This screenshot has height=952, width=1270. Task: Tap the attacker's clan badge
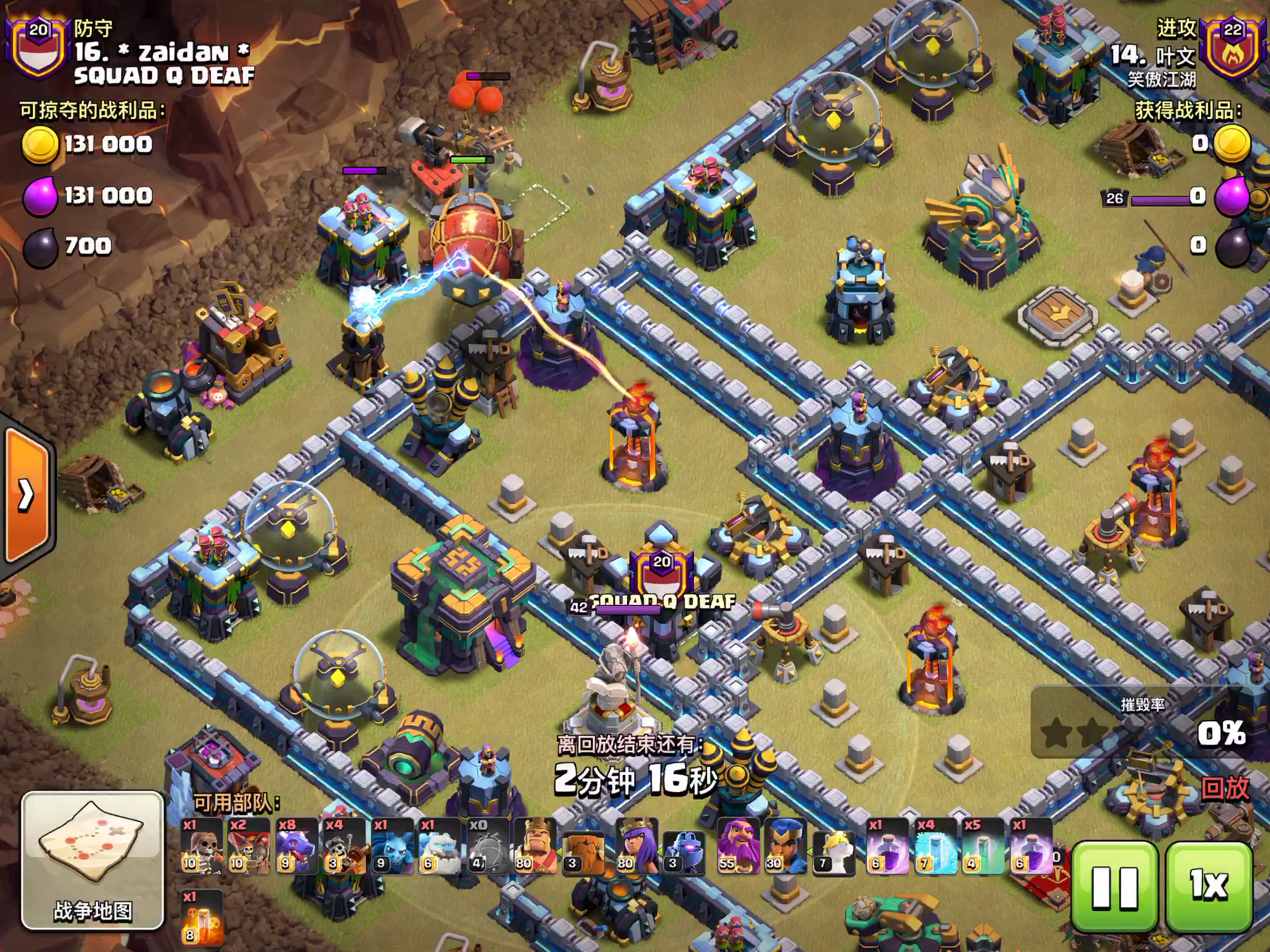pos(1232,48)
